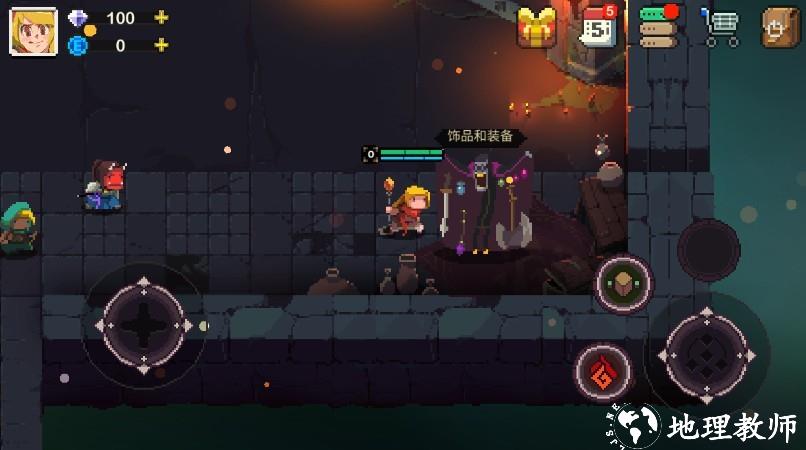Open the brown power-symbol book icon

(780, 27)
